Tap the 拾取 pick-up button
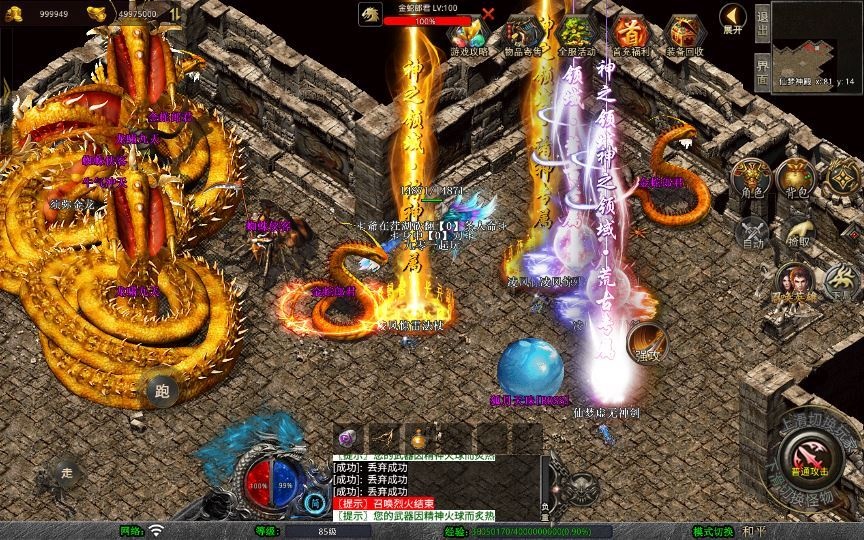The width and height of the screenshot is (864, 540). pyautogui.click(x=797, y=233)
